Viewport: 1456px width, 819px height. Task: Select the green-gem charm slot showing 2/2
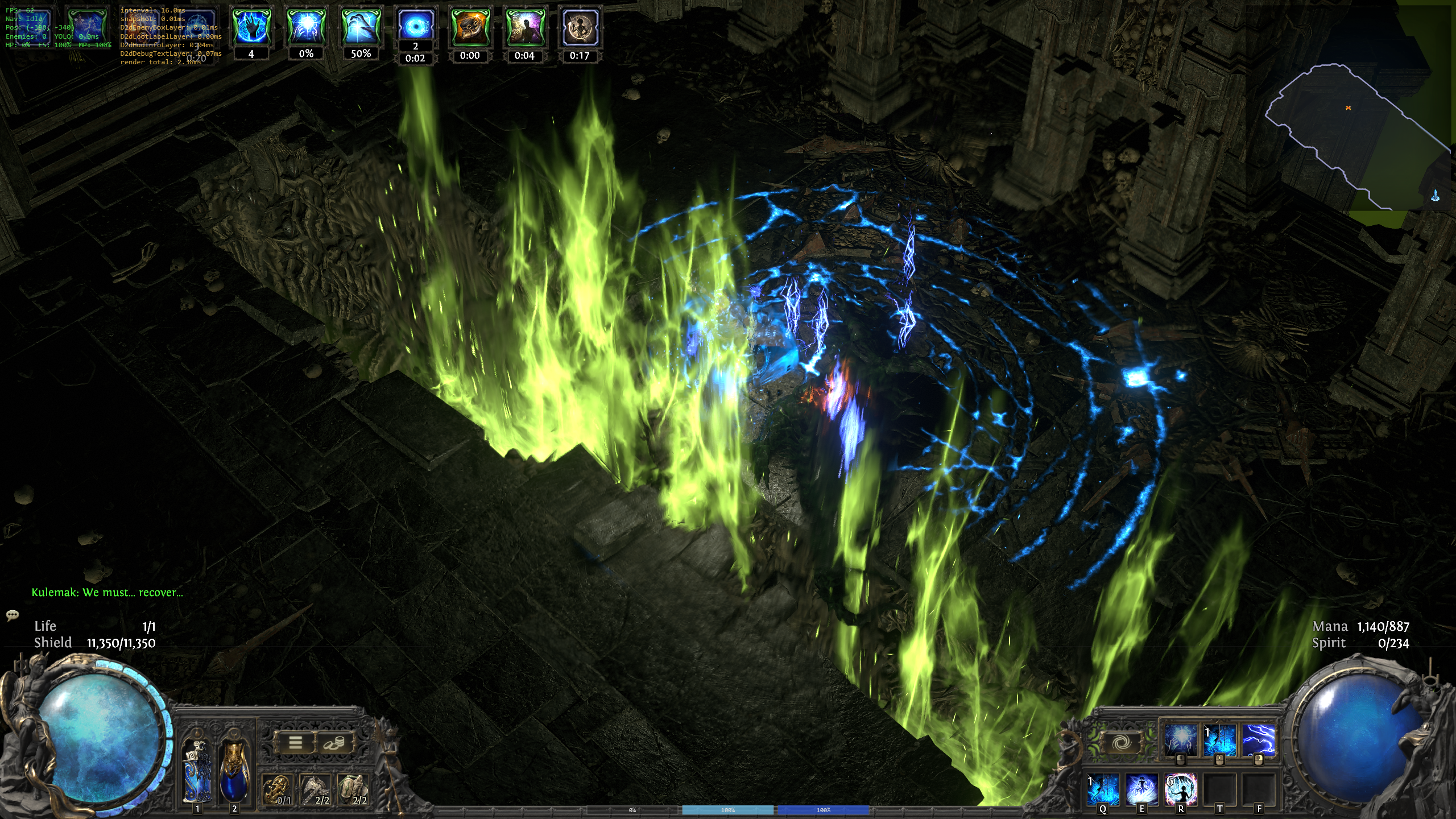pos(353,790)
